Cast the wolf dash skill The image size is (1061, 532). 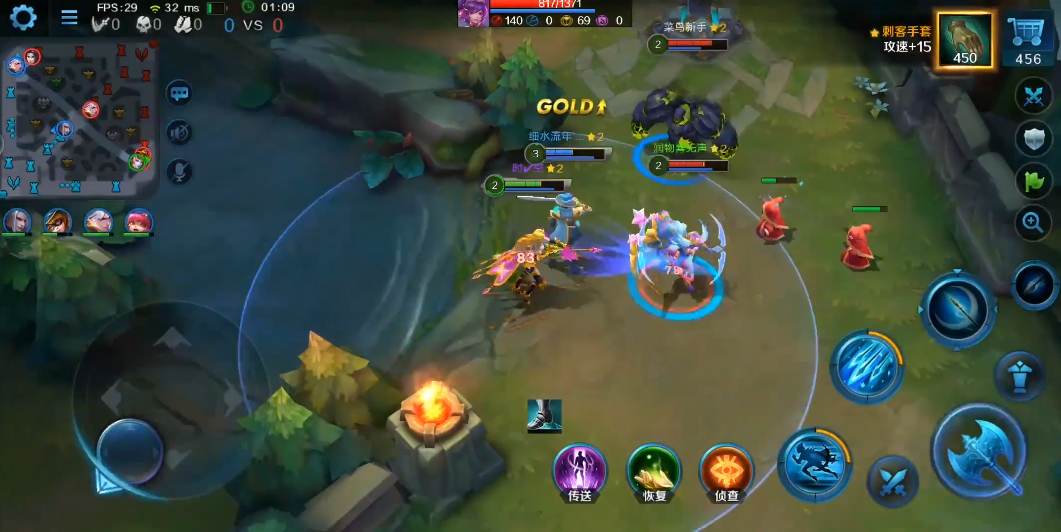(814, 464)
